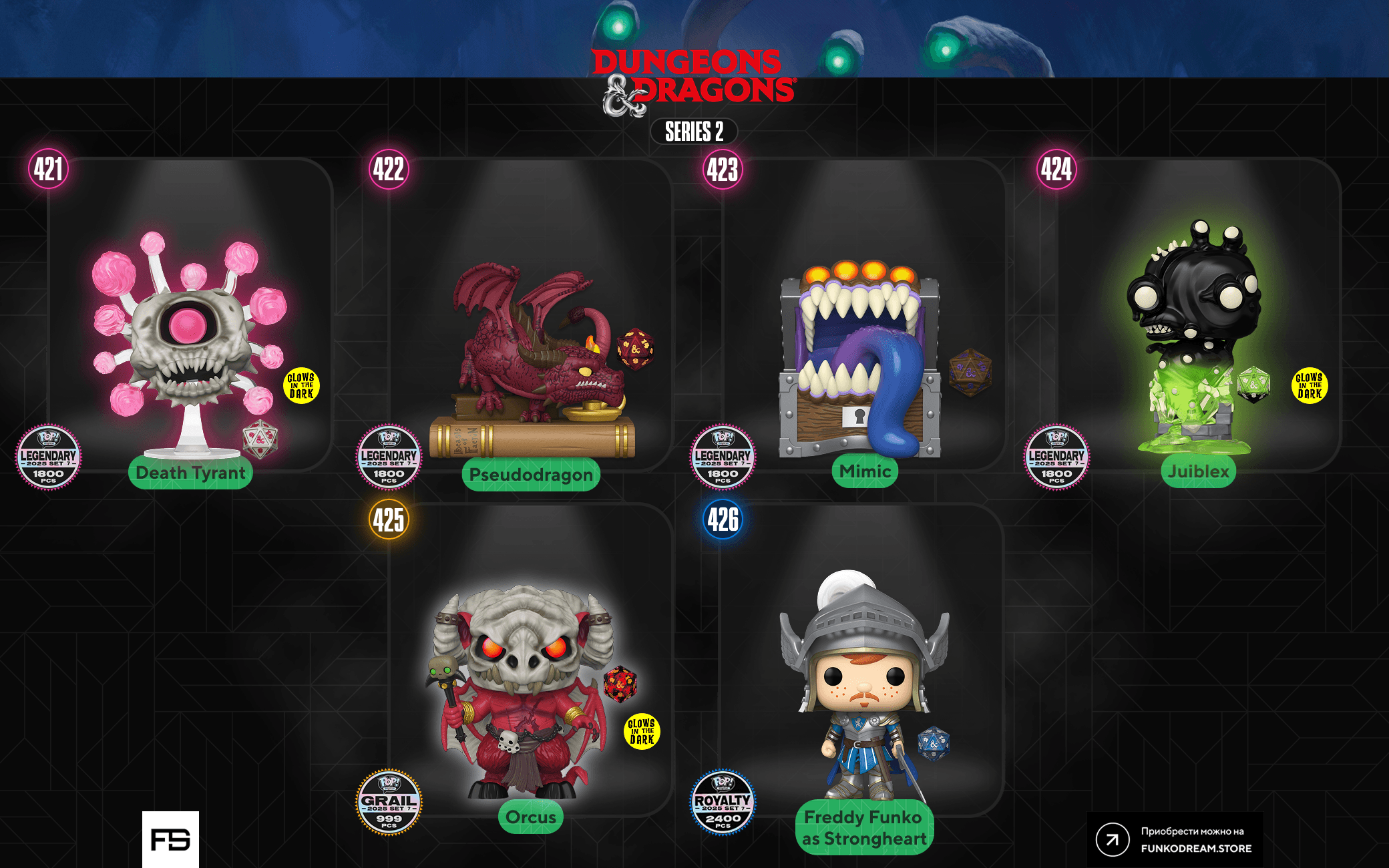The image size is (1389, 868).
Task: Click the number 421 badge
Action: click(49, 169)
